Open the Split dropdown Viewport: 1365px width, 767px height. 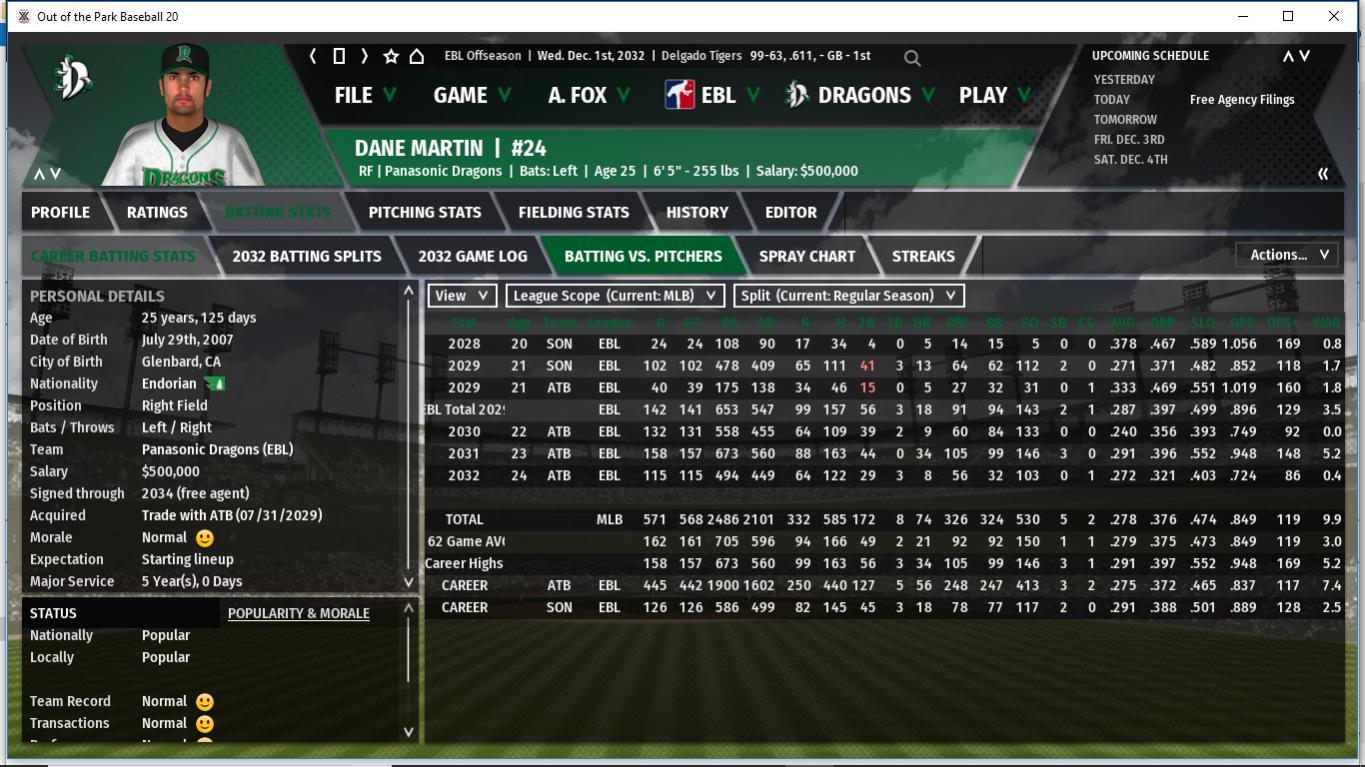[x=849, y=296]
